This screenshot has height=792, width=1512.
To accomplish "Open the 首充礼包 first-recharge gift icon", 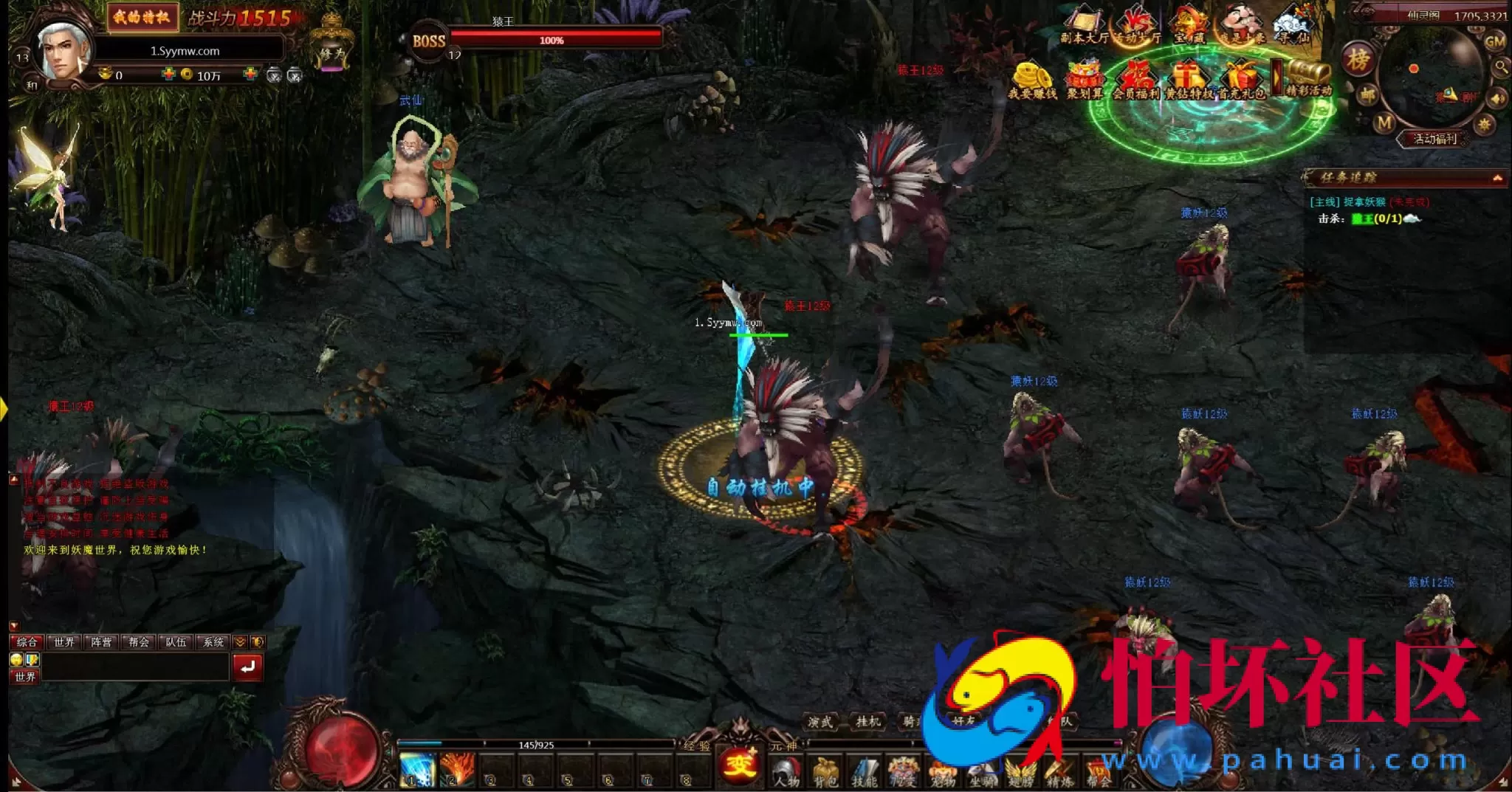I will [1242, 80].
